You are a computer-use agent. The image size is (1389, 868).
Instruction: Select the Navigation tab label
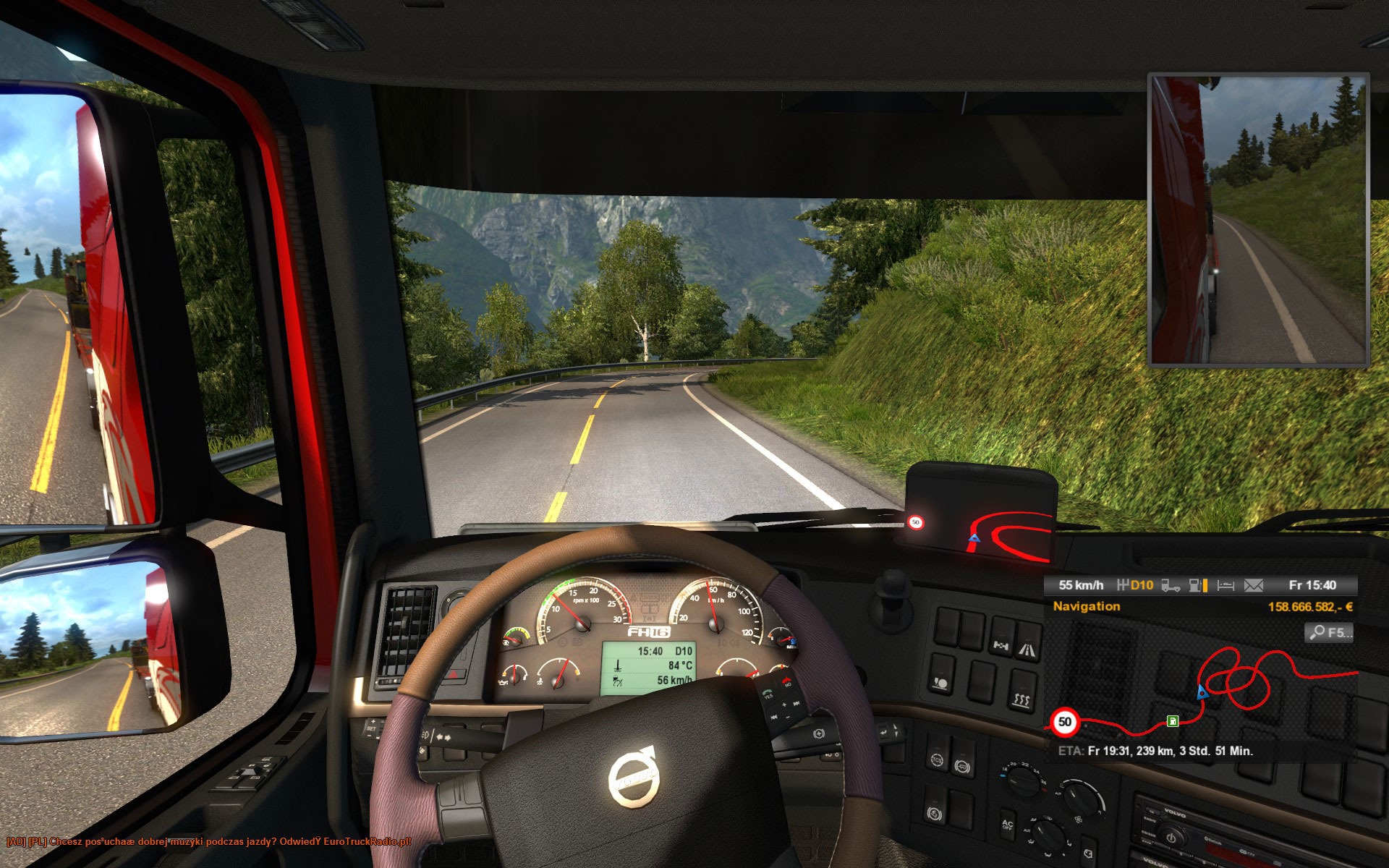[x=1086, y=606]
